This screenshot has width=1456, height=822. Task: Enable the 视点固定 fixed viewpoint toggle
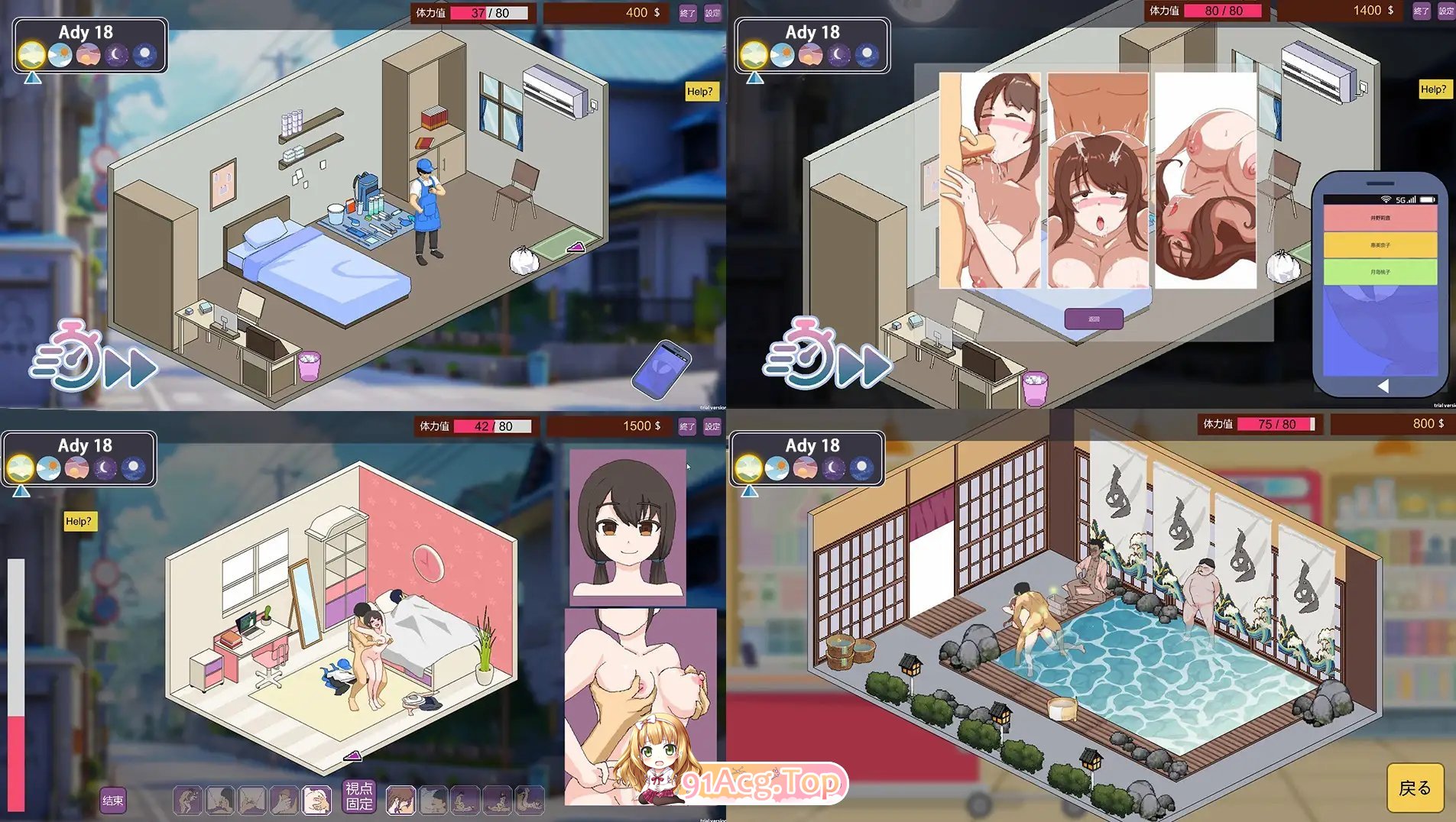click(359, 798)
